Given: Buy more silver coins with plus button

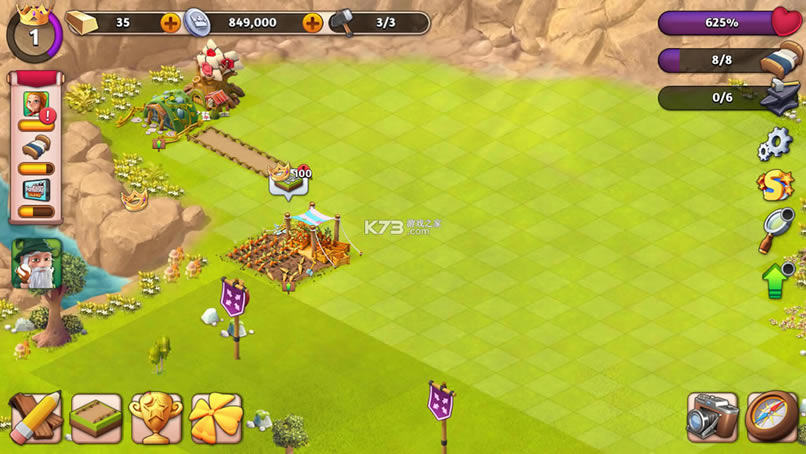Looking at the screenshot, I should coord(313,22).
